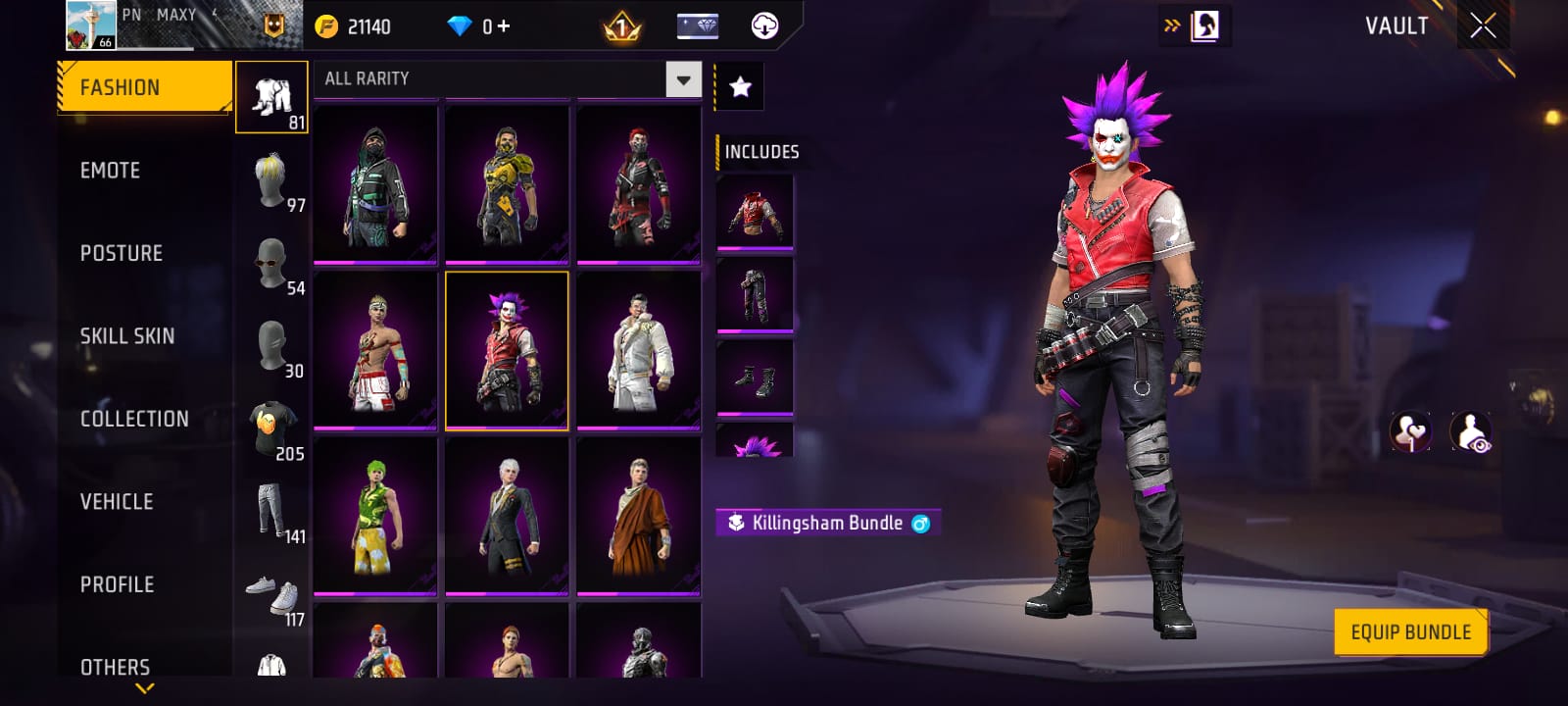
Task: Open the Posture section
Action: tap(122, 253)
